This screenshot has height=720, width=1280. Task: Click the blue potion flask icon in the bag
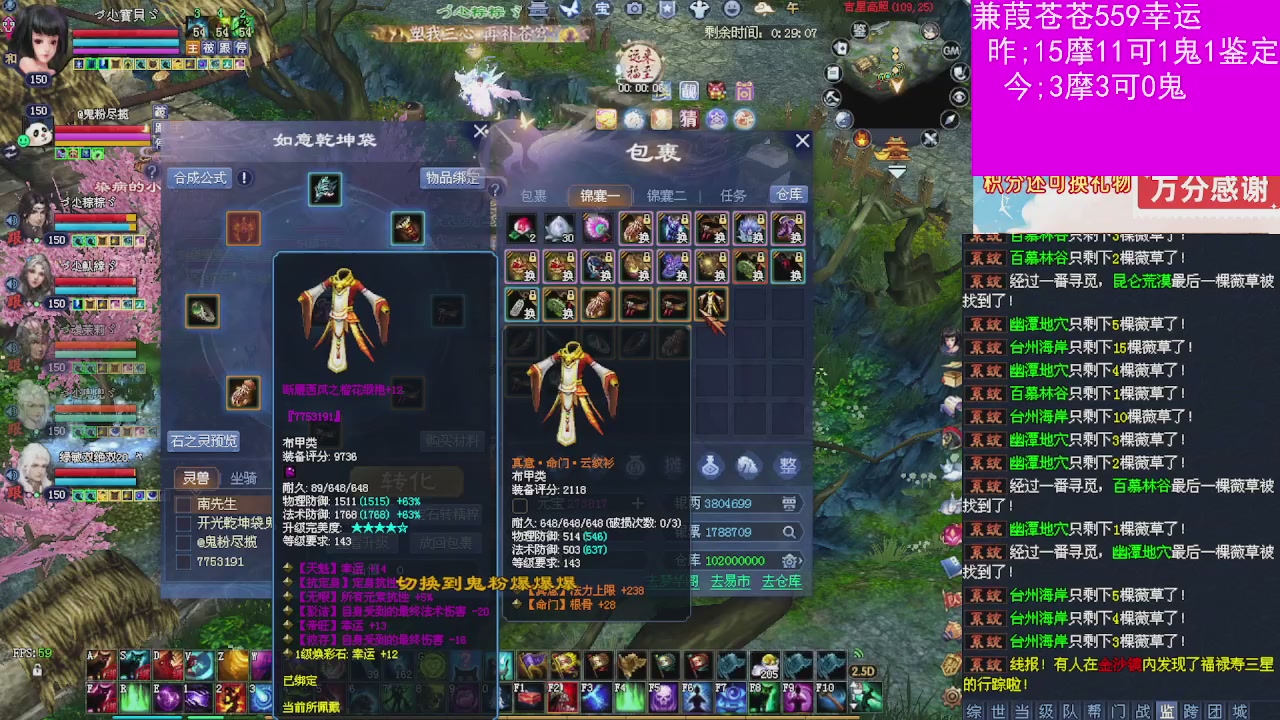click(x=710, y=467)
